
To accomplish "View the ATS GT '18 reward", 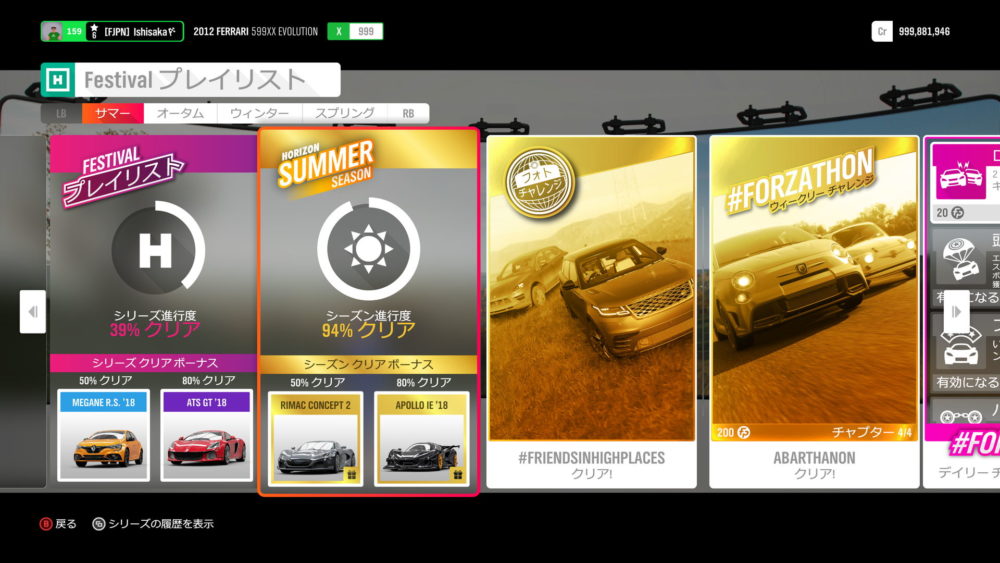I will click(205, 436).
